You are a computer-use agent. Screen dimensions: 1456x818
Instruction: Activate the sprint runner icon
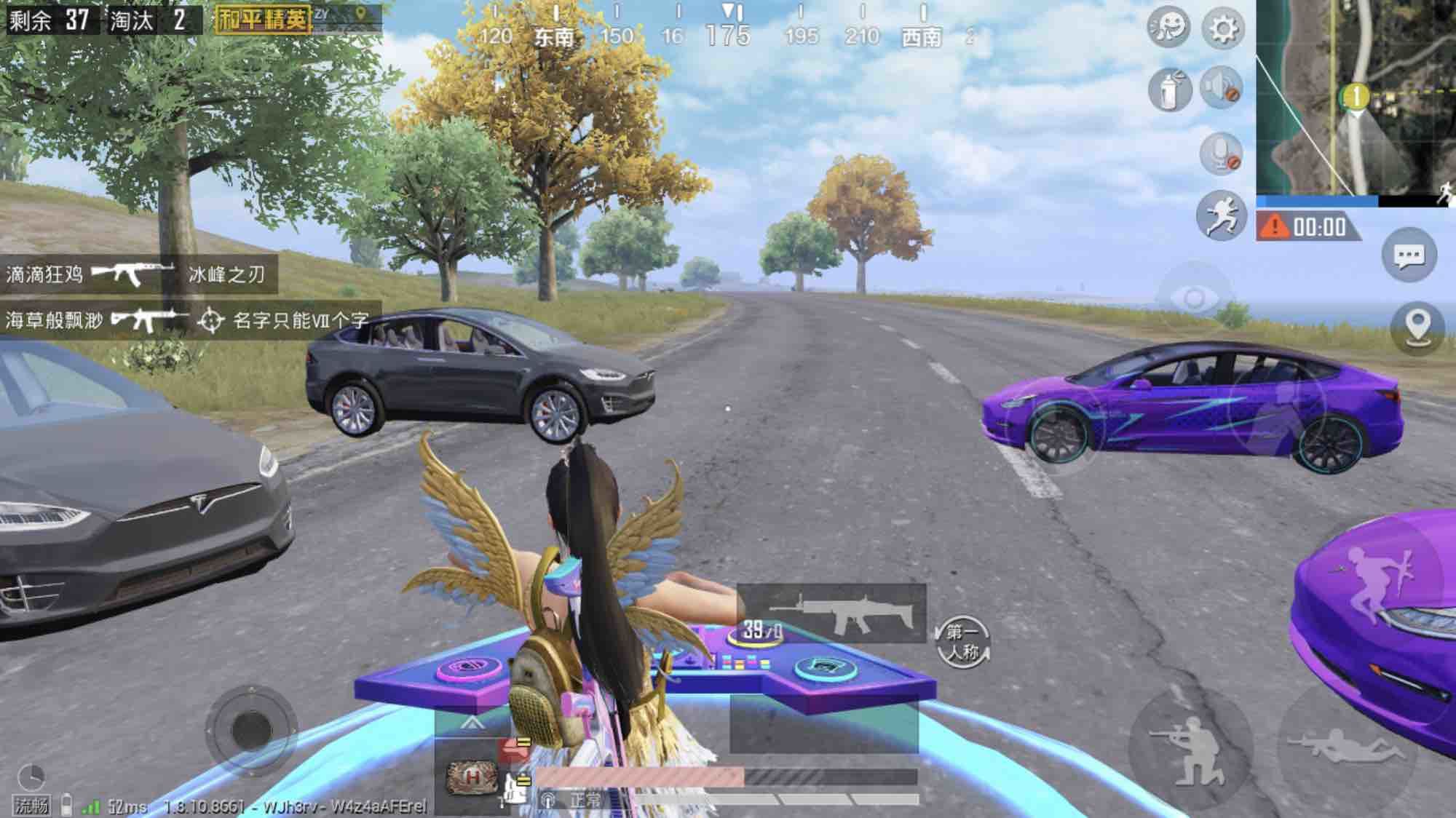point(1221,215)
